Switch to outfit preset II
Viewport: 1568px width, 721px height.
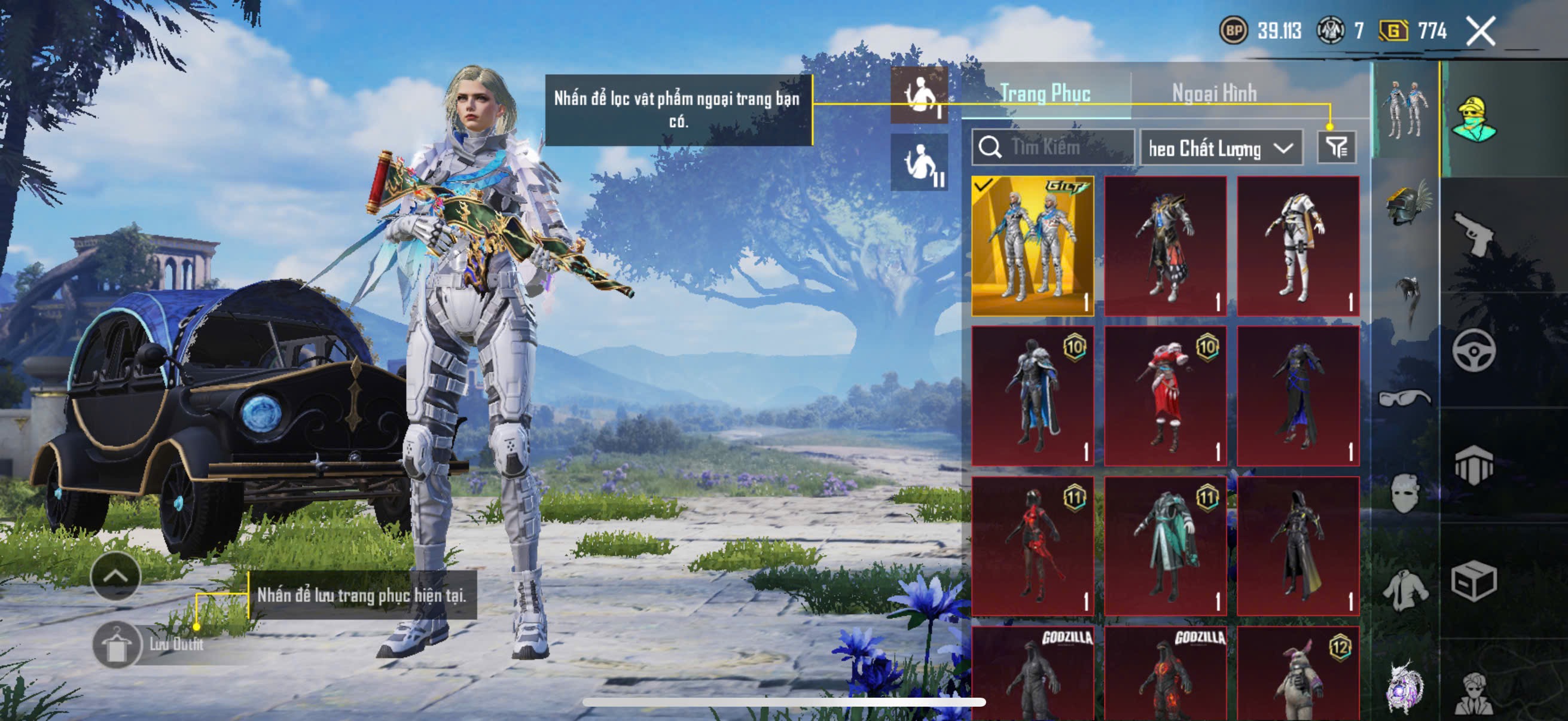pos(919,163)
